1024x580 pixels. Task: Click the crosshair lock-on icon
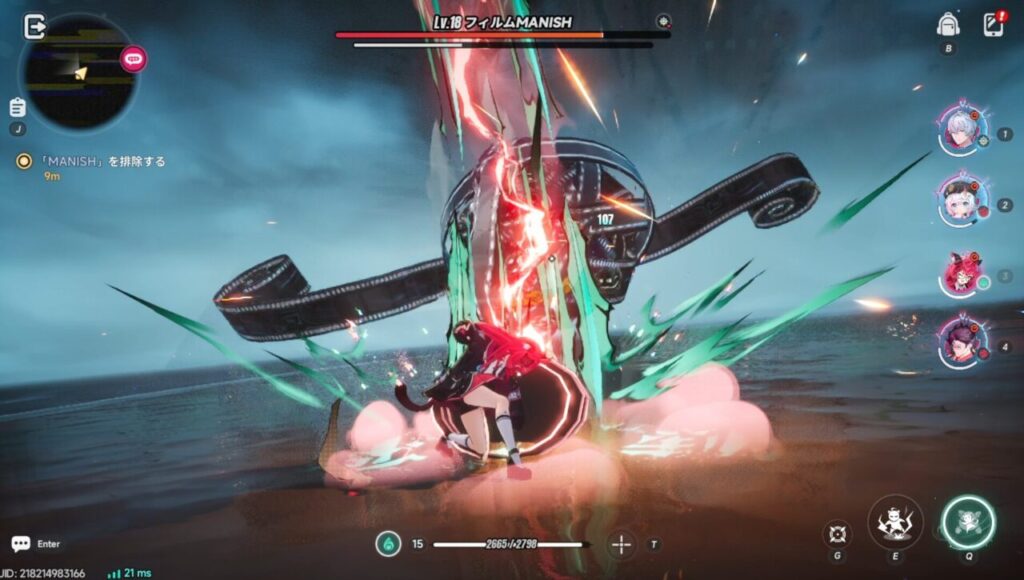click(x=622, y=544)
